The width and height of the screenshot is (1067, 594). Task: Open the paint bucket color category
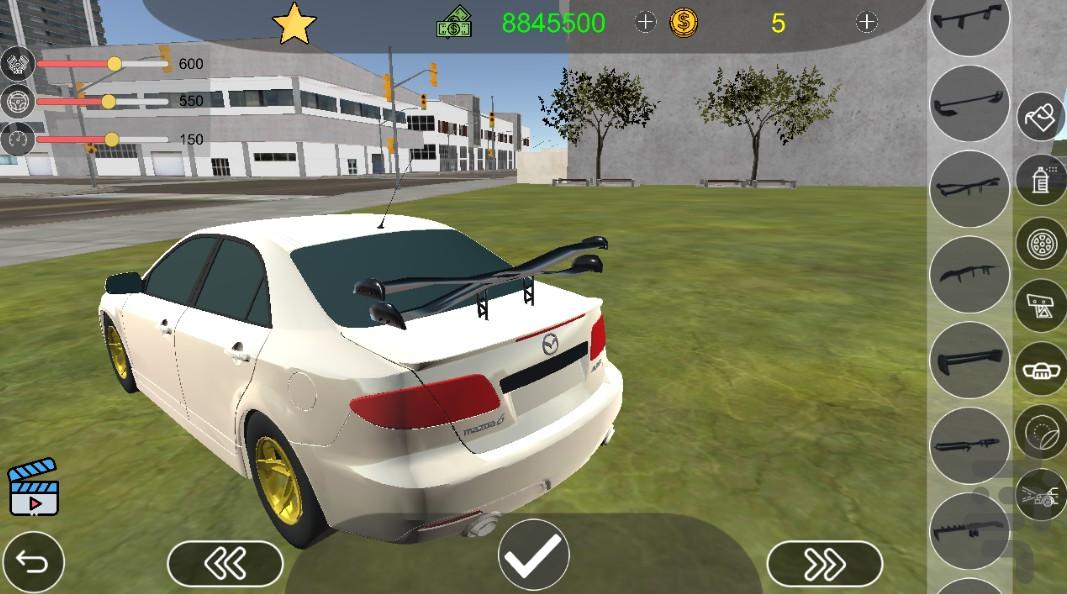1041,117
